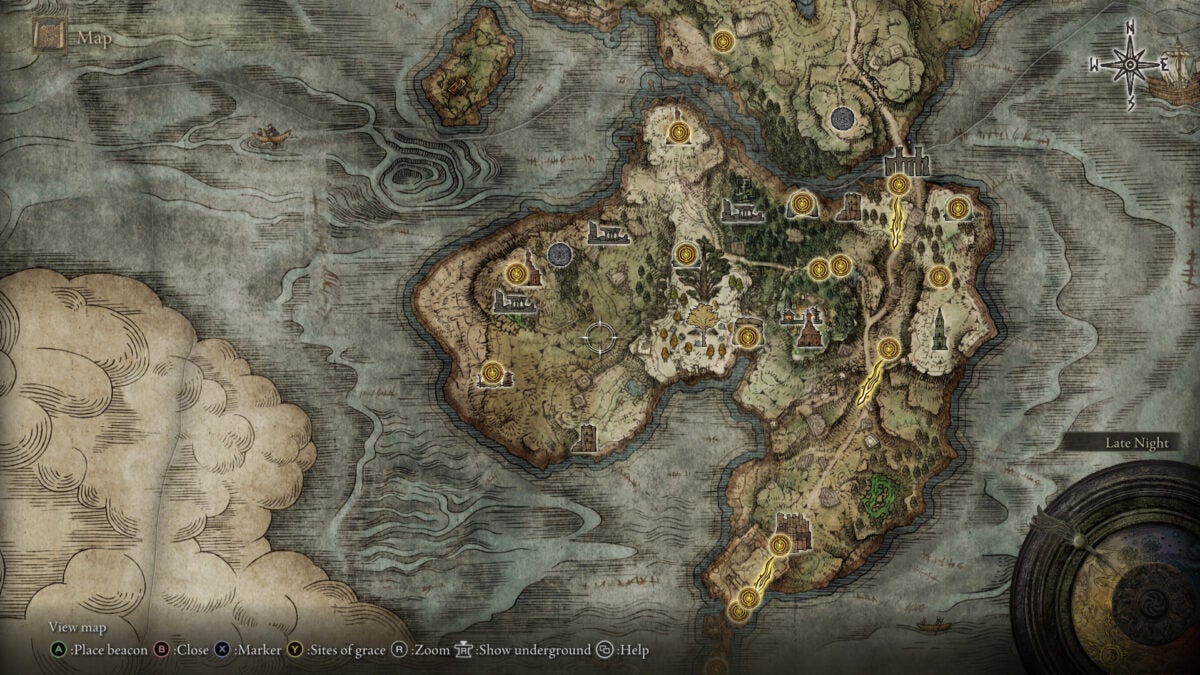Click the crosshair map cursor
Image resolution: width=1200 pixels, height=675 pixels.
click(x=602, y=338)
